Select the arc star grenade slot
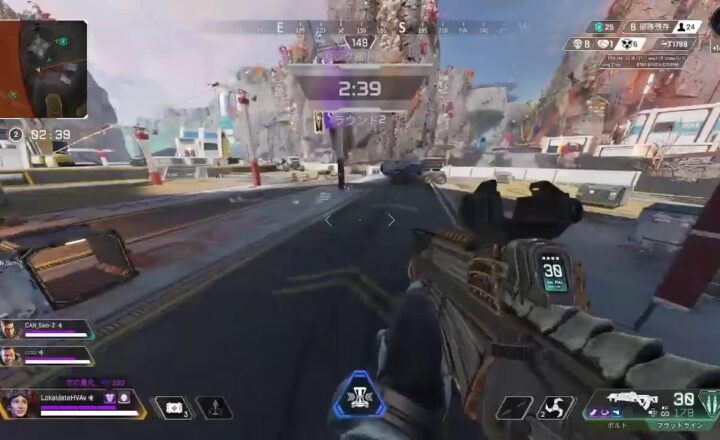 [x=557, y=407]
